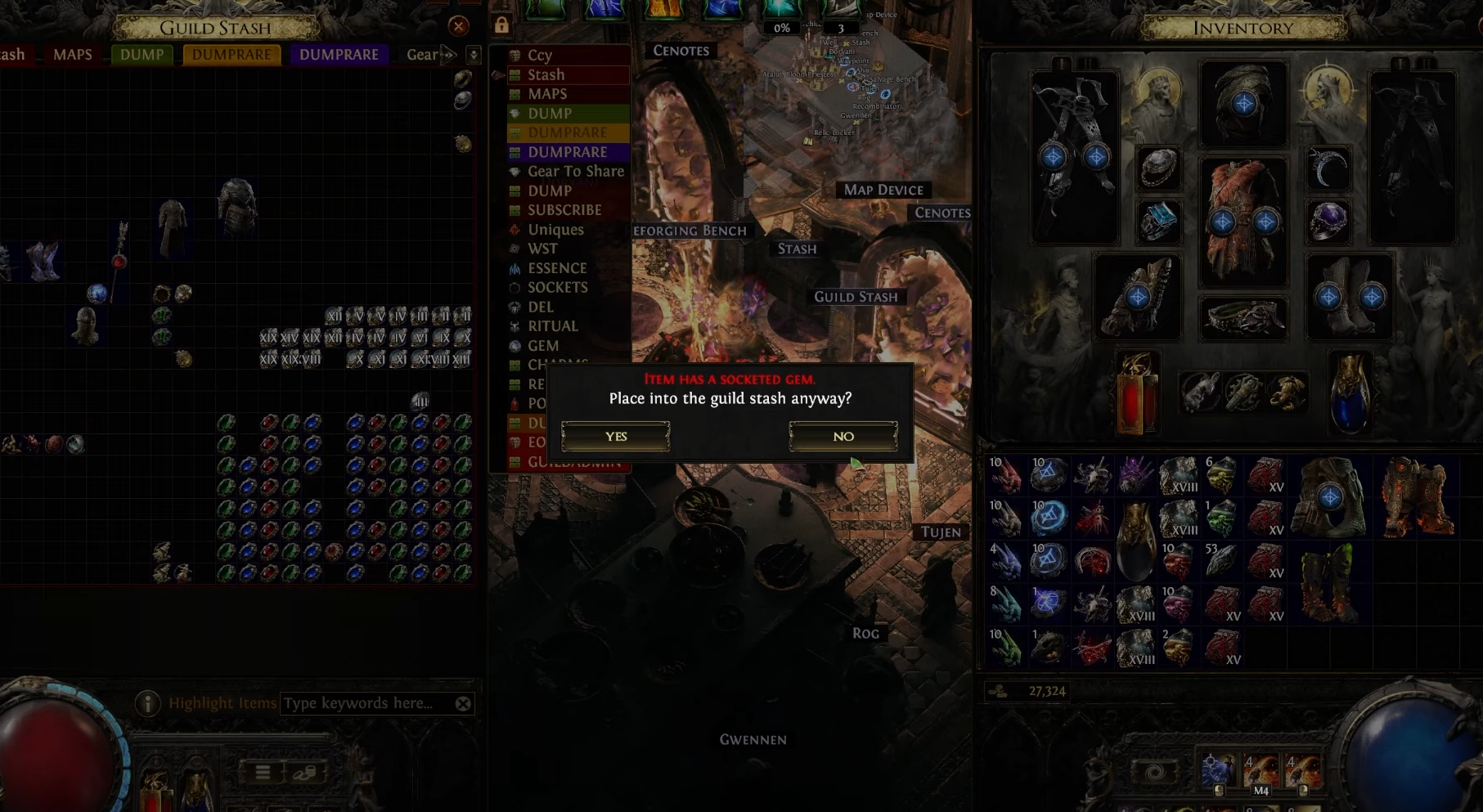Open the tab overflow dropdown arrow

pos(473,54)
